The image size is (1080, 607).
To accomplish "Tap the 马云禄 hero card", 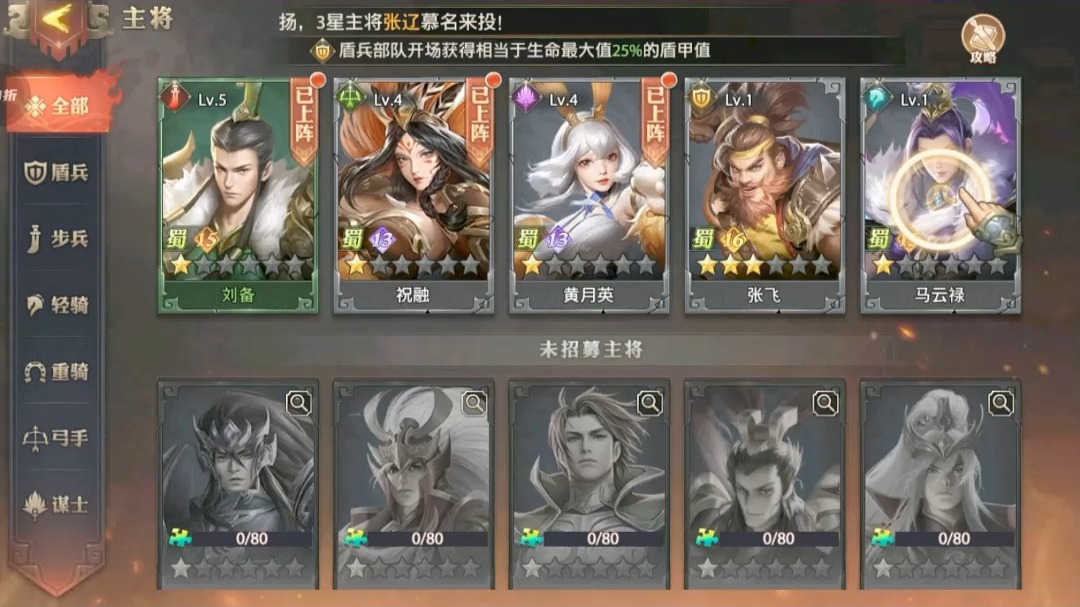I will (x=940, y=195).
